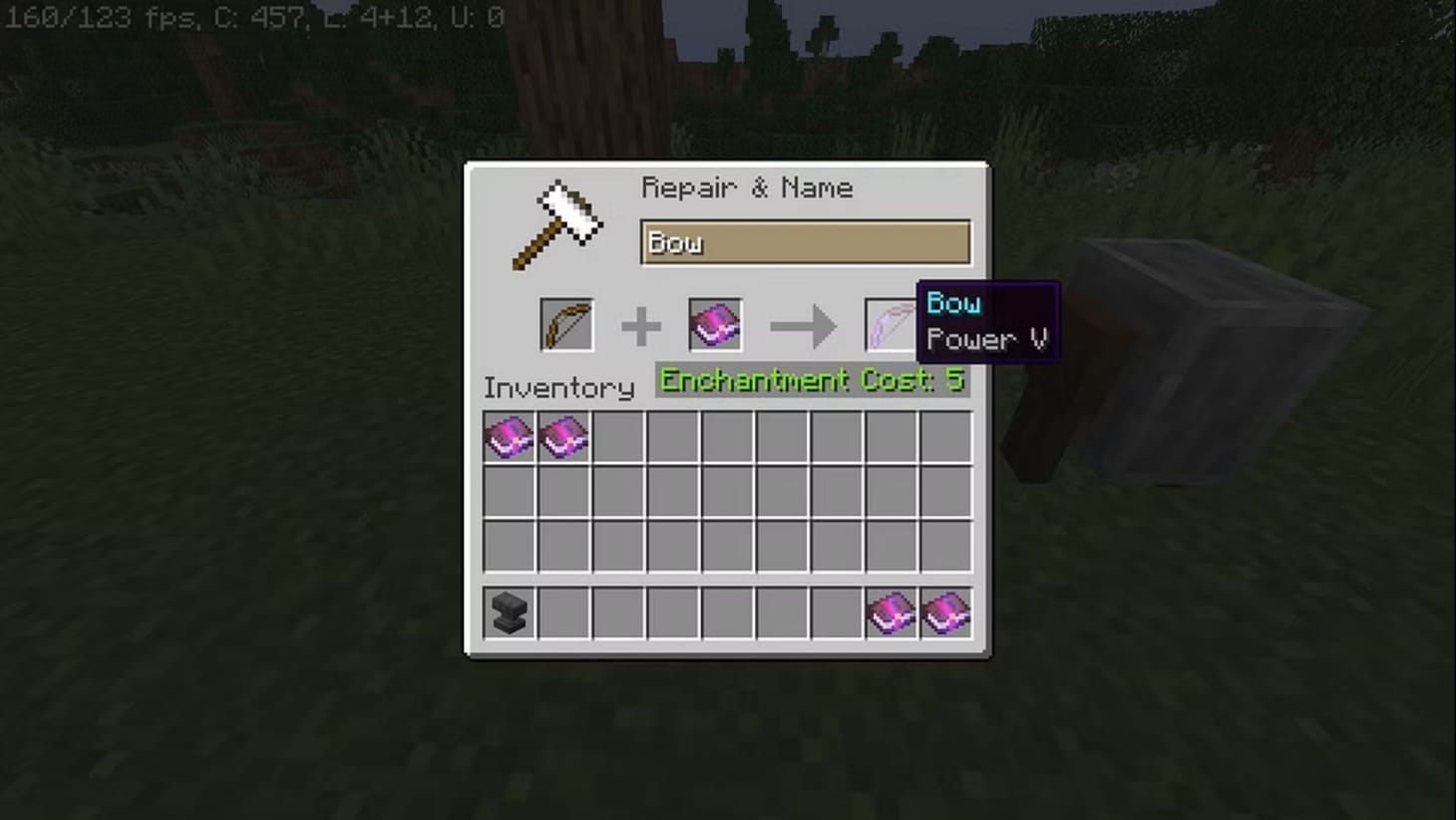Click the empty slot right of the inventory books

click(619, 435)
